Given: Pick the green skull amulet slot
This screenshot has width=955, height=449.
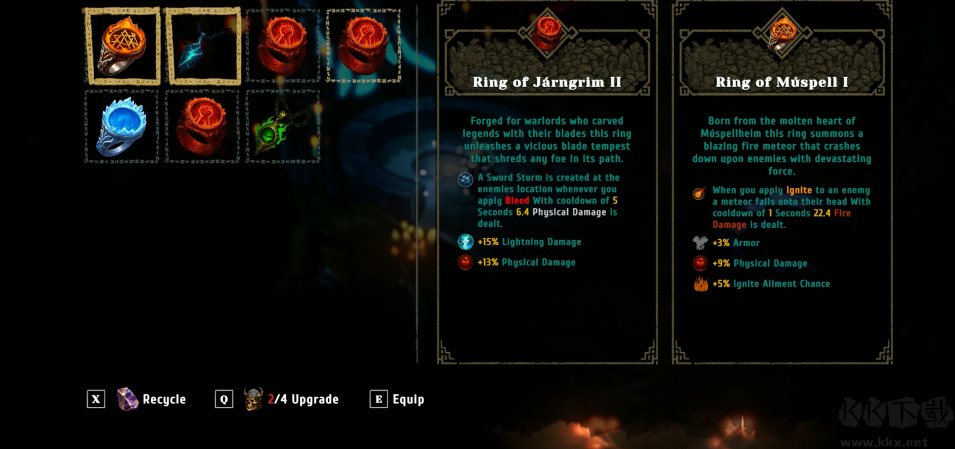Looking at the screenshot, I should [x=283, y=126].
